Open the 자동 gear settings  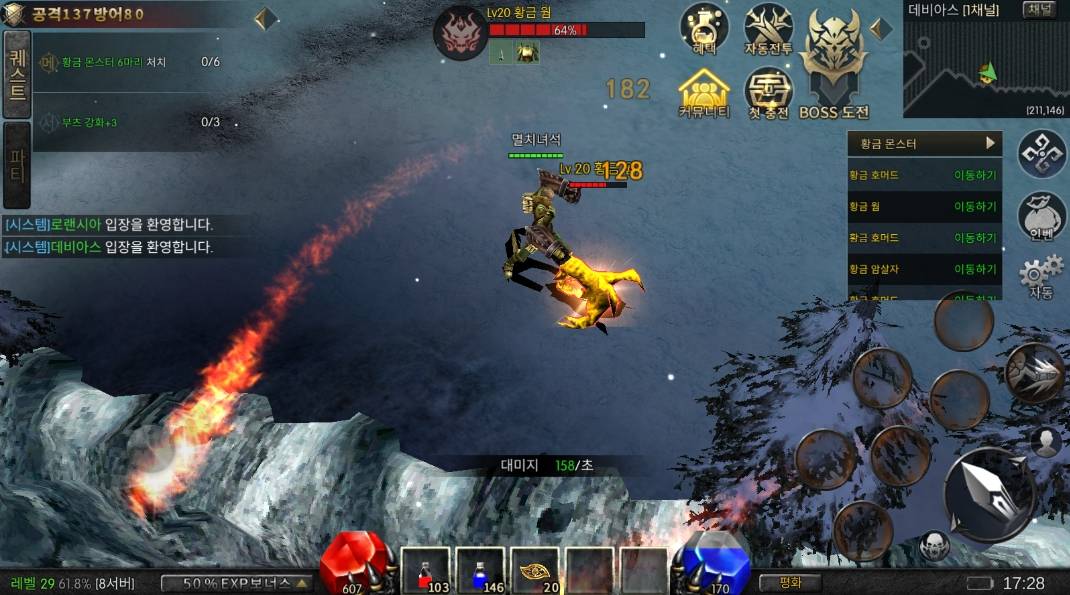[1041, 277]
